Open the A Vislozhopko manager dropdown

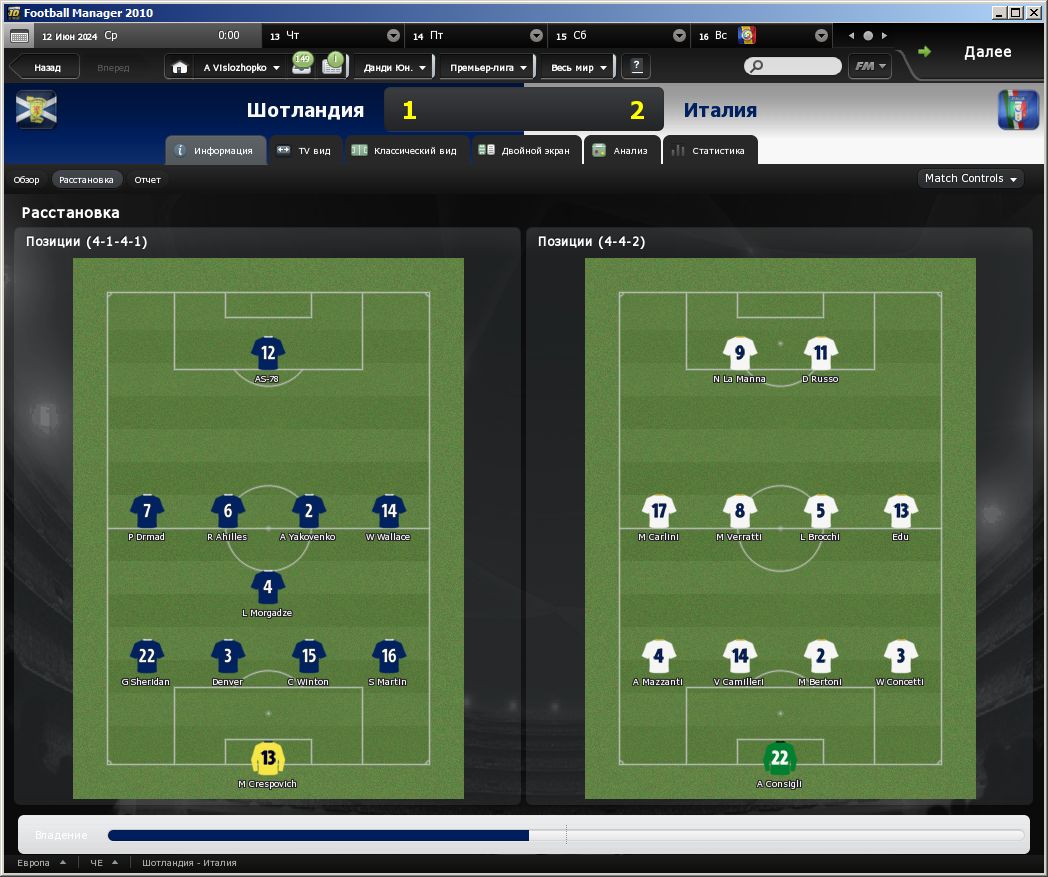click(241, 68)
